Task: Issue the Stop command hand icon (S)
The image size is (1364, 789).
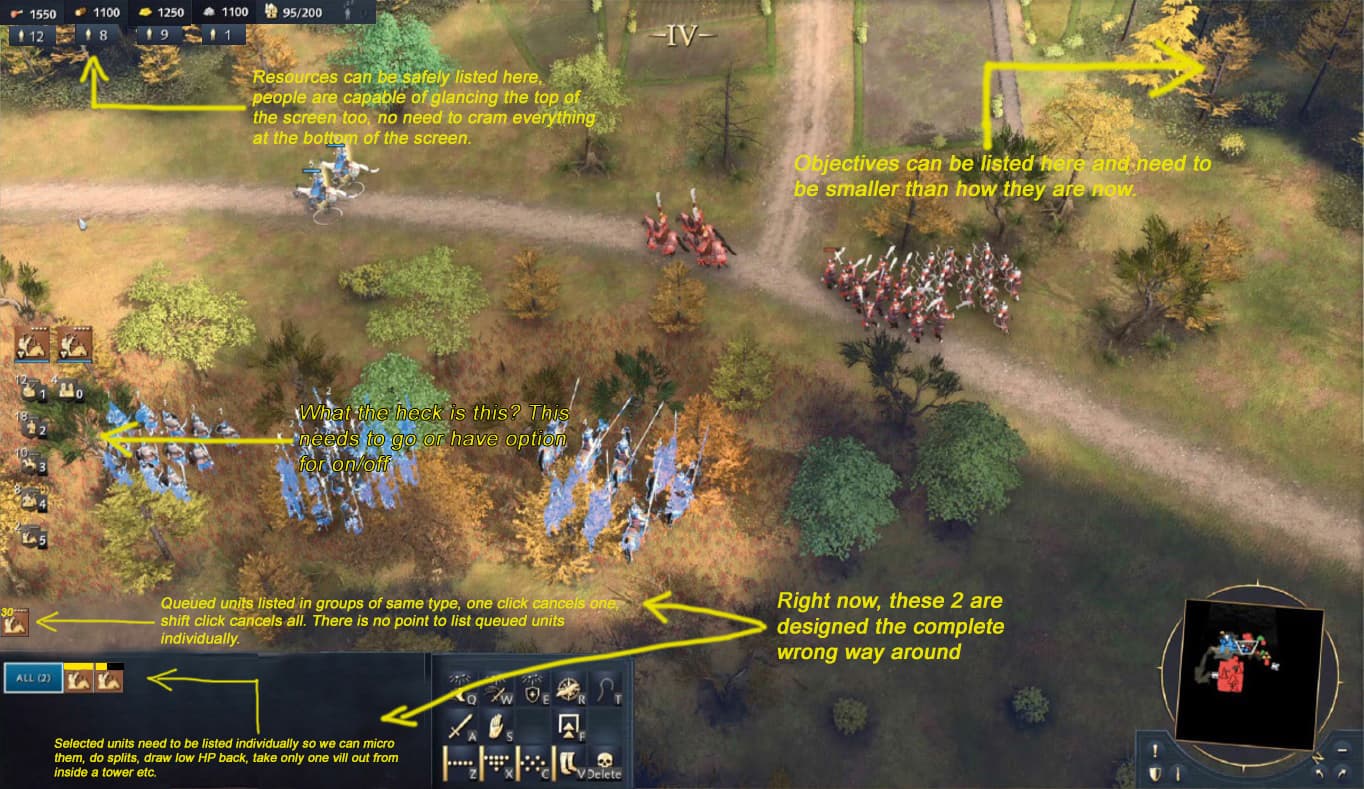Action: 495,726
